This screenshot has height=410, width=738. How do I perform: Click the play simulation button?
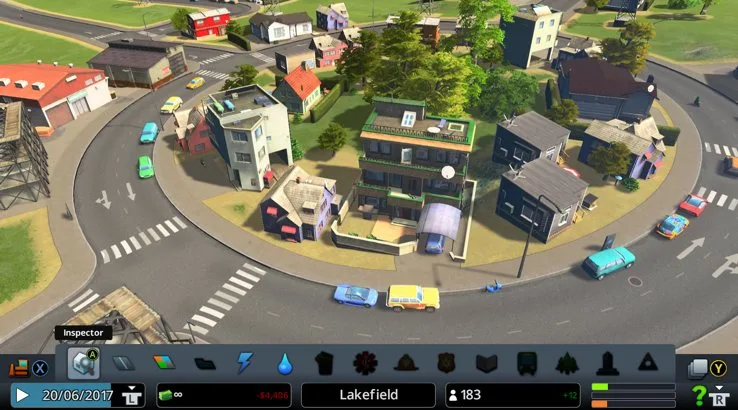coord(21,395)
